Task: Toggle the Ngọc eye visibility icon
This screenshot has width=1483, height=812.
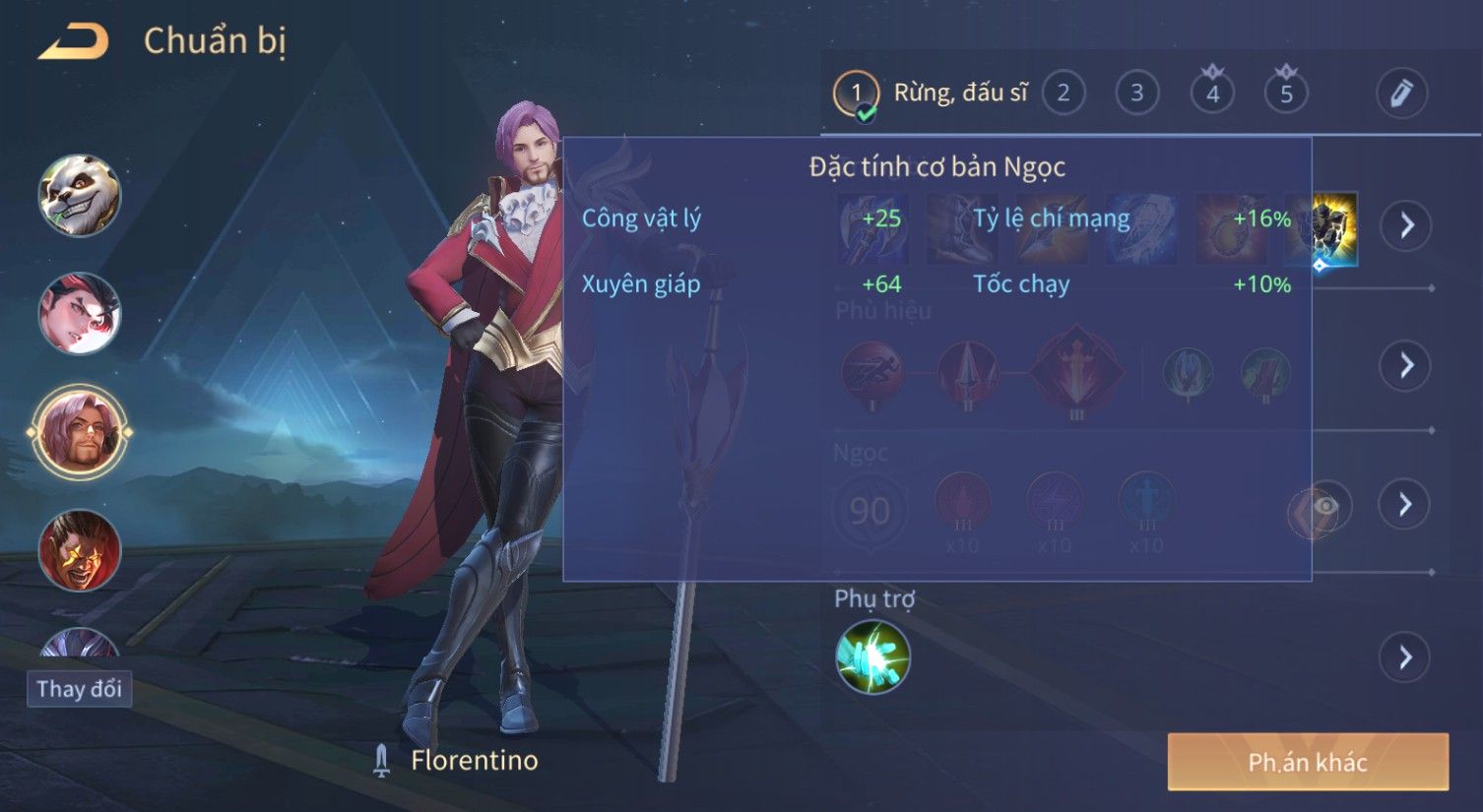Action: tap(1325, 506)
